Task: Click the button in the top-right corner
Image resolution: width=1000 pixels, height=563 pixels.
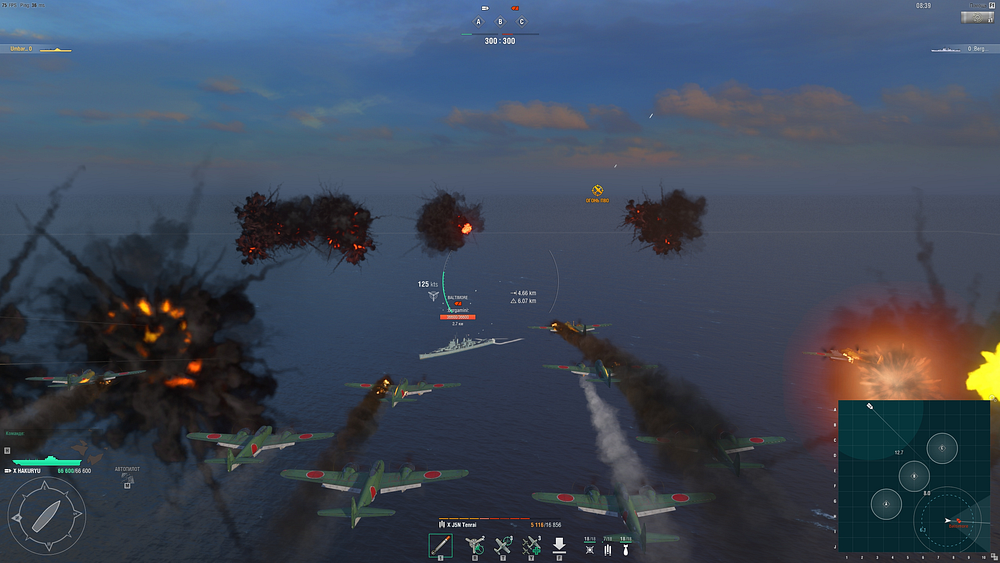Action: [x=976, y=17]
